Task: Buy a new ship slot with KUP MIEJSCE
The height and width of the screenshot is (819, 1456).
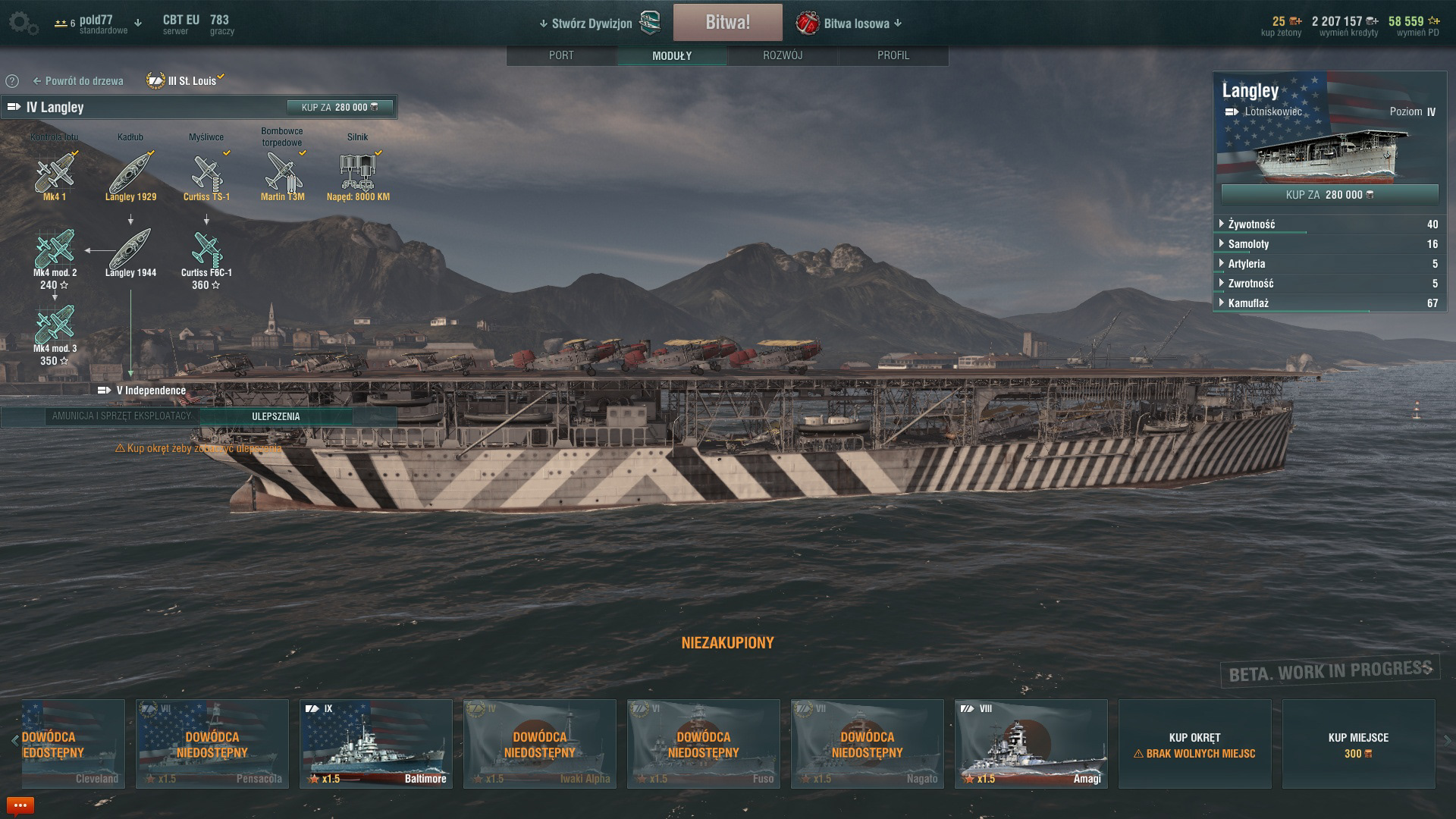Action: pyautogui.click(x=1358, y=744)
